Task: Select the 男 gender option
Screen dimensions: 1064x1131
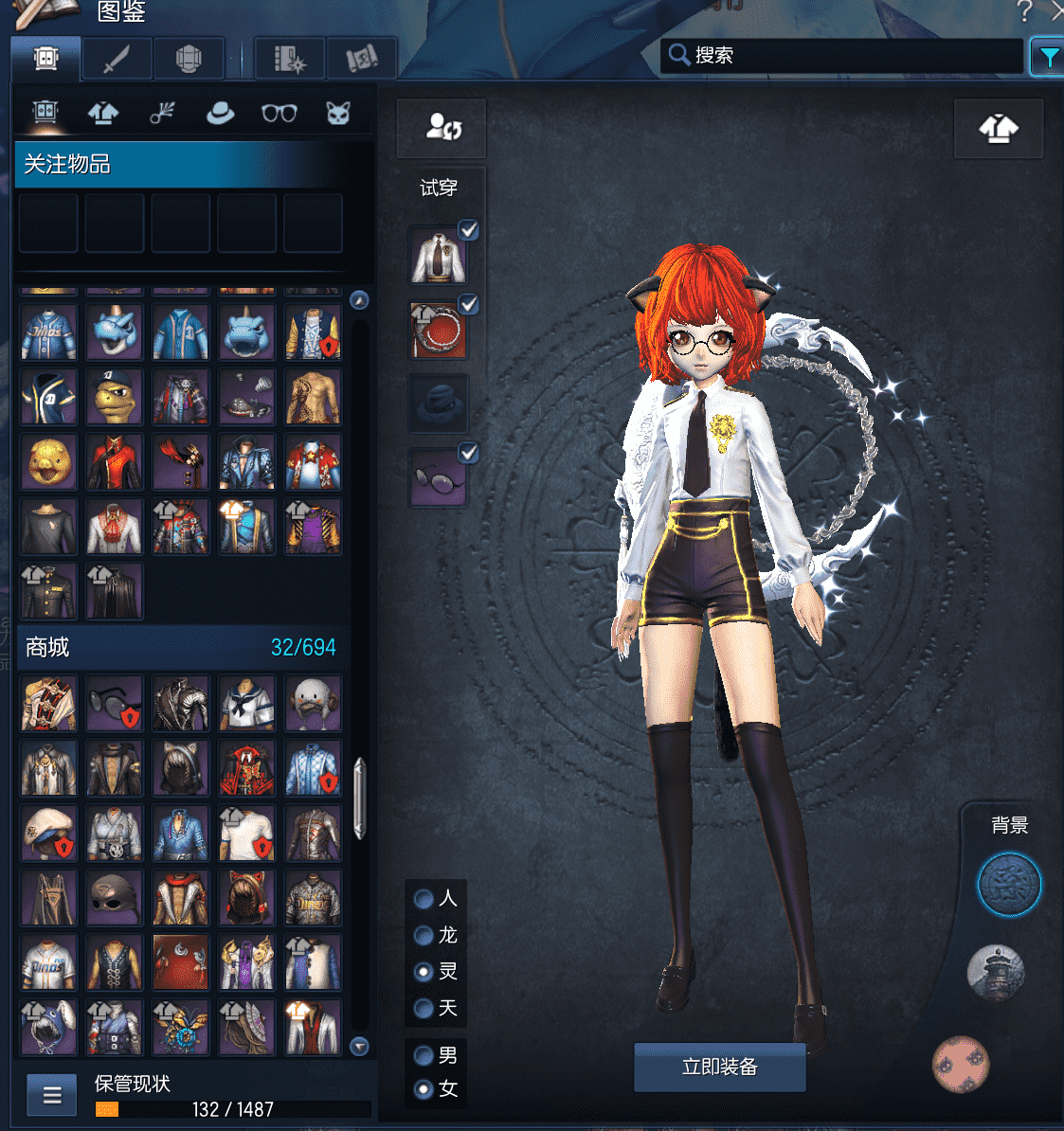Action: (x=424, y=1055)
